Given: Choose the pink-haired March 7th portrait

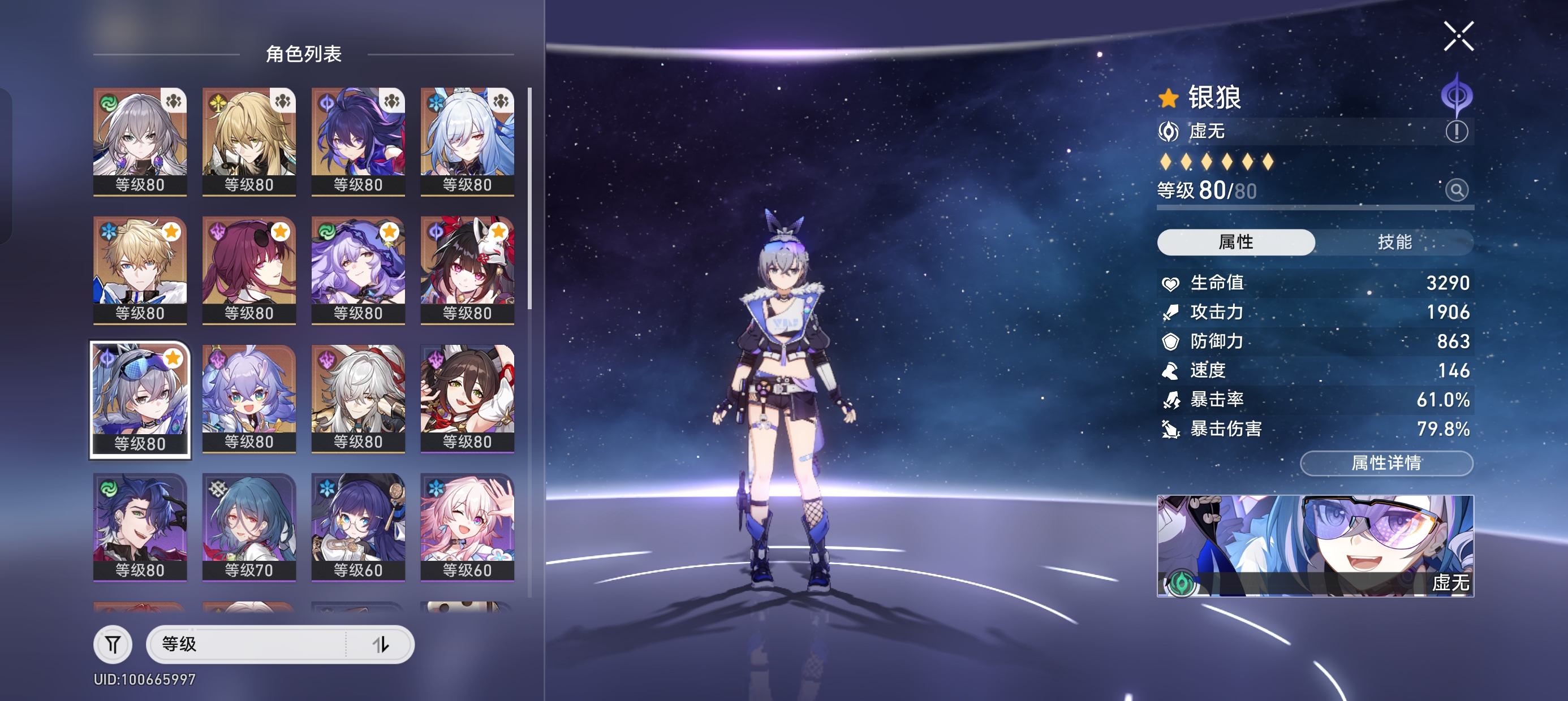Looking at the screenshot, I should (467, 527).
